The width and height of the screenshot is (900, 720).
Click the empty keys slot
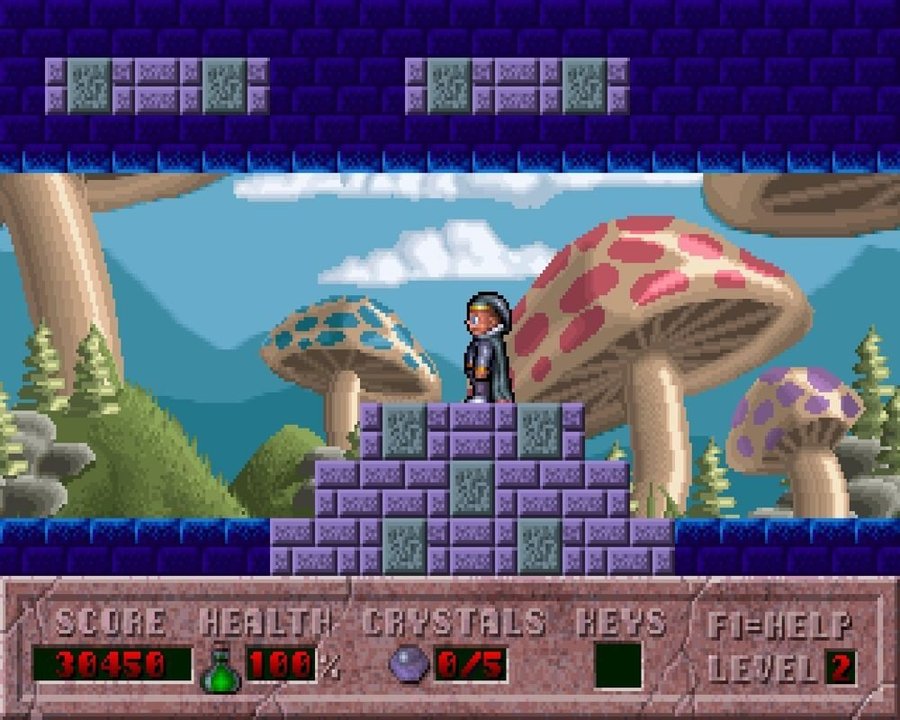(618, 665)
